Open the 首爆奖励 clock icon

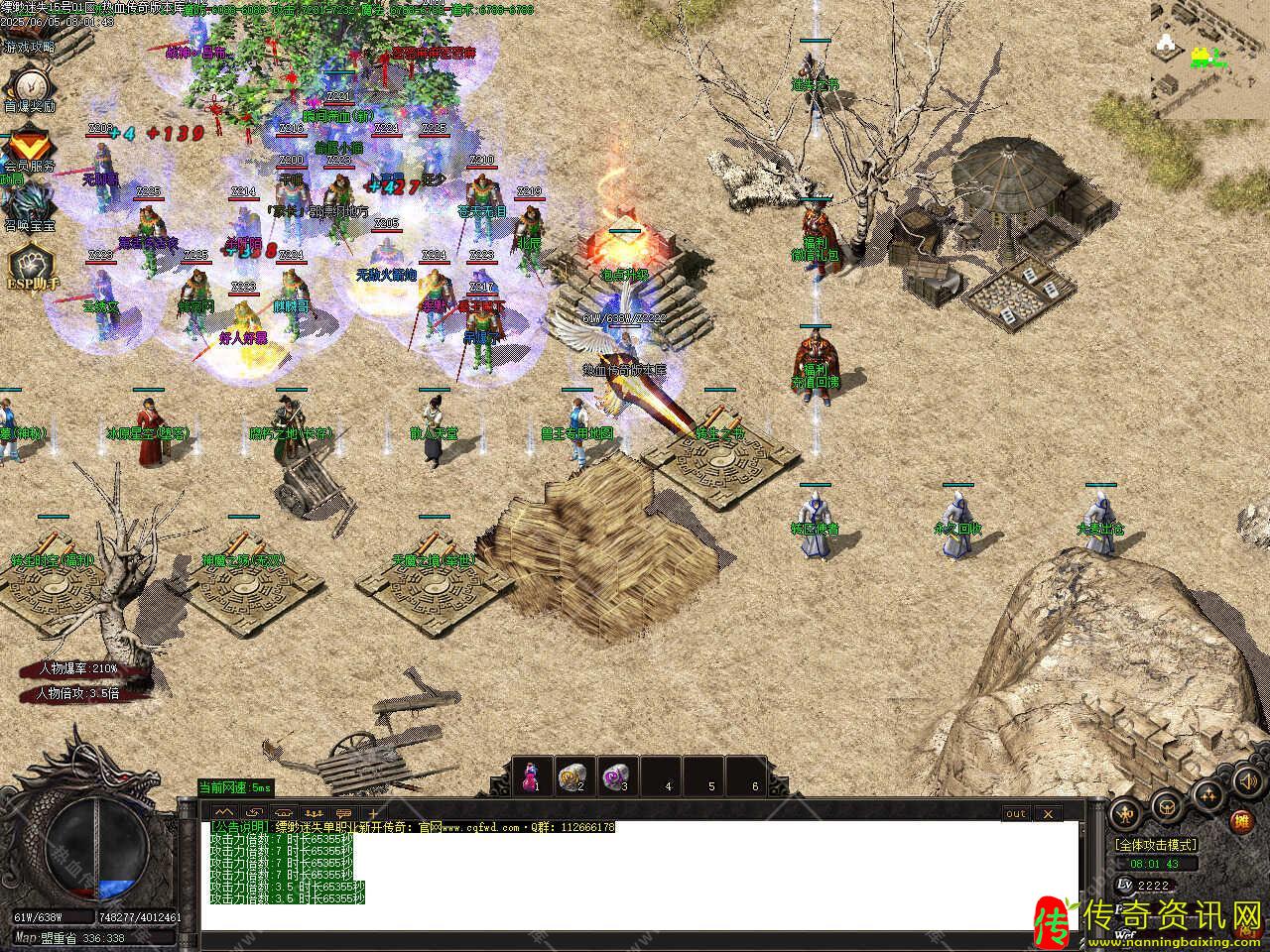click(x=31, y=85)
